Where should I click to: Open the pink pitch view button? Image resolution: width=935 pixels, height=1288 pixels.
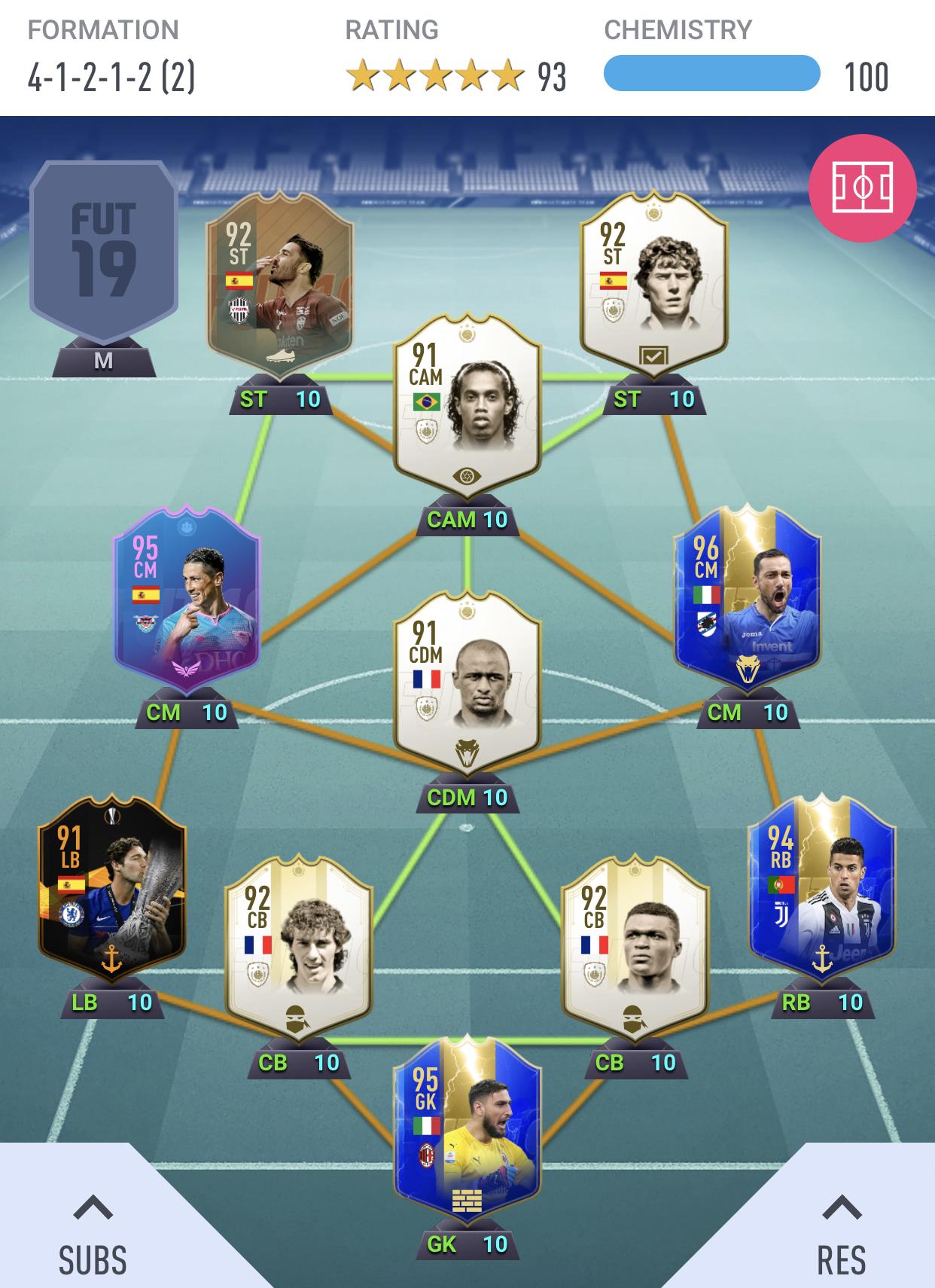tap(862, 188)
